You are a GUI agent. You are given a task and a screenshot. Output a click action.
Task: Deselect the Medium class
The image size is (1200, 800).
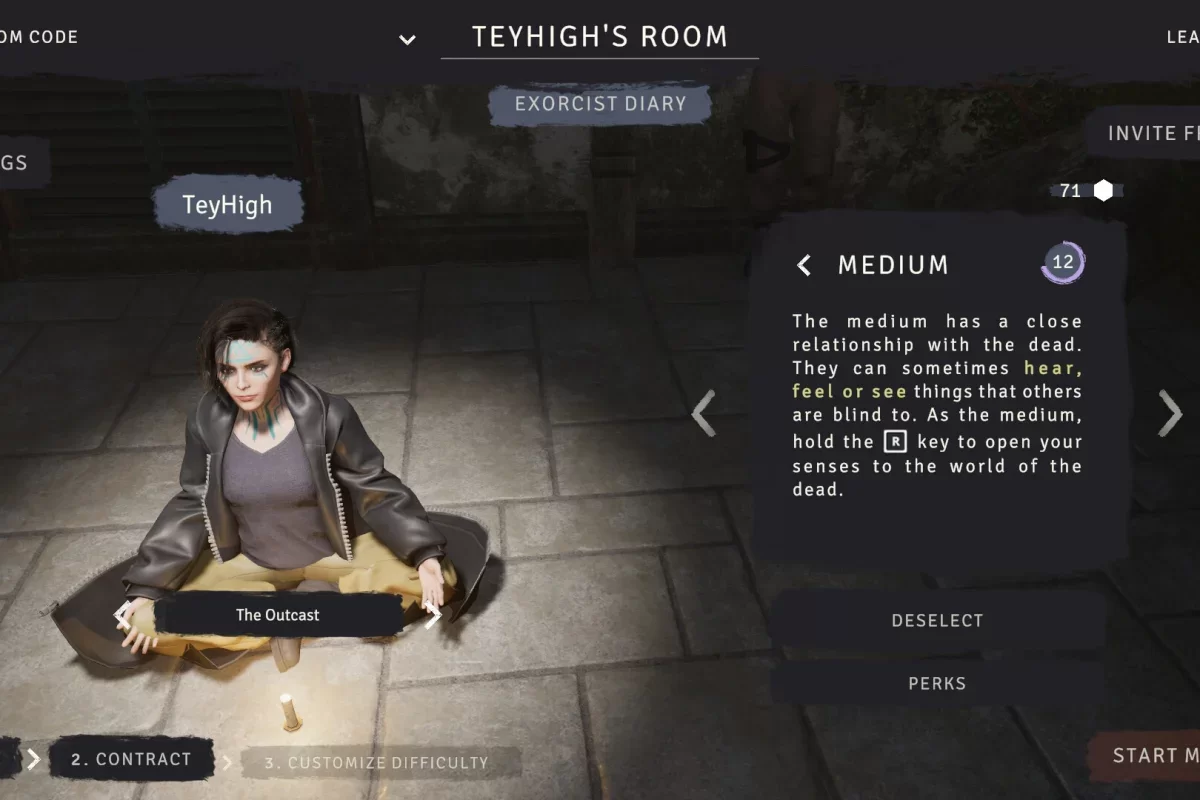937,621
